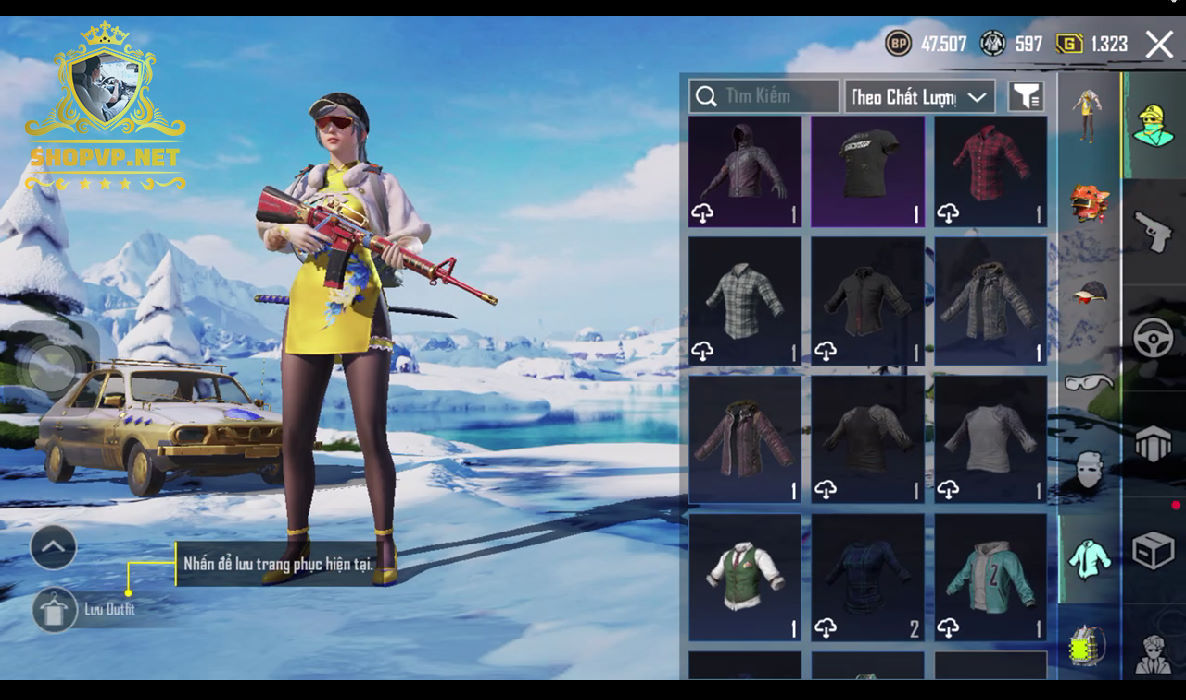The height and width of the screenshot is (700, 1186).
Task: Open the Theo Chất Lượng sort dropdown
Action: (x=919, y=97)
